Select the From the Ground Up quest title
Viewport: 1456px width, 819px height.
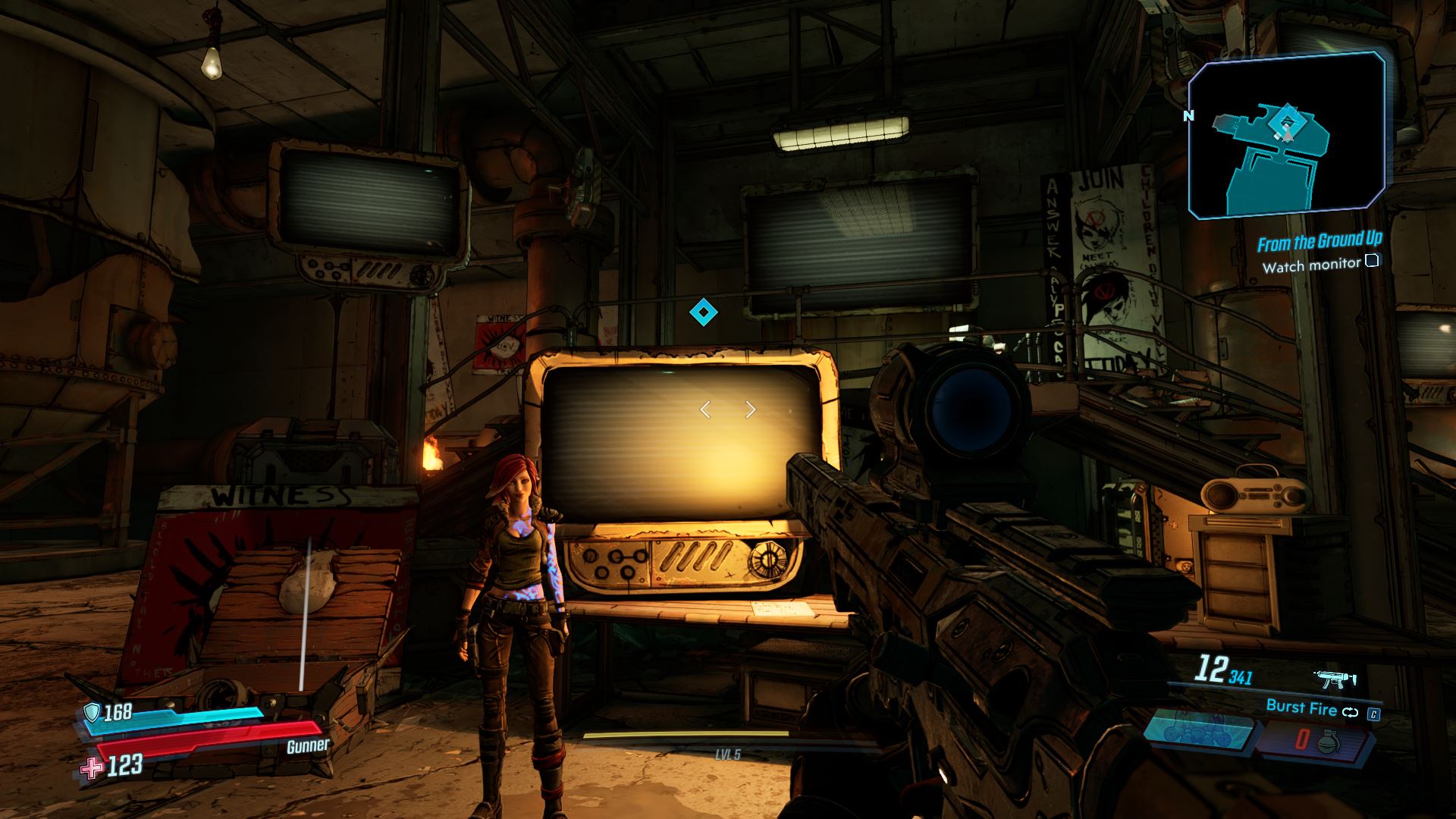tap(1319, 242)
